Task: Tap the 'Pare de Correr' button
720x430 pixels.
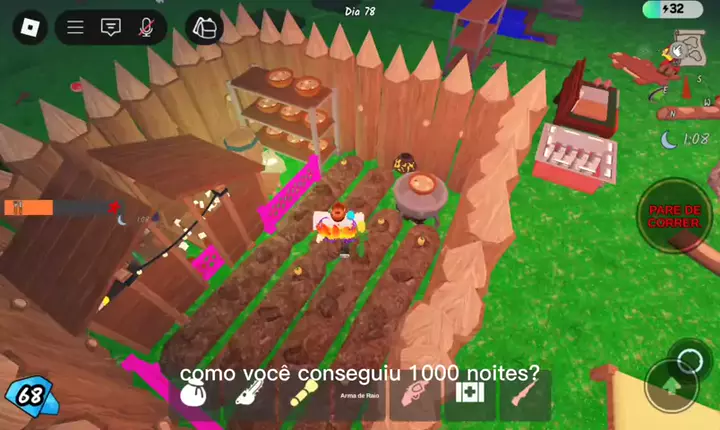Action: click(x=673, y=215)
